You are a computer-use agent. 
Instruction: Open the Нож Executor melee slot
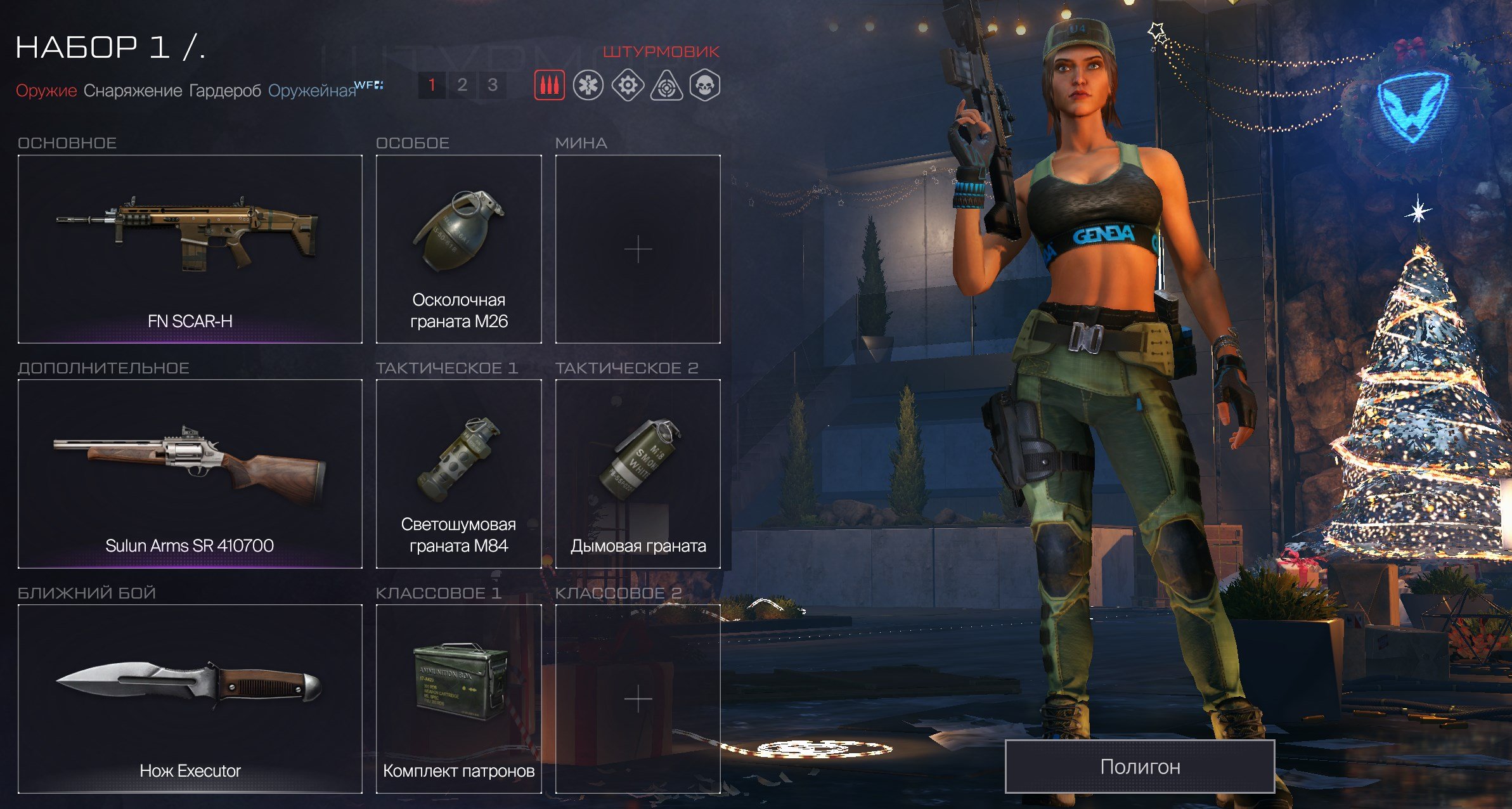coord(190,699)
